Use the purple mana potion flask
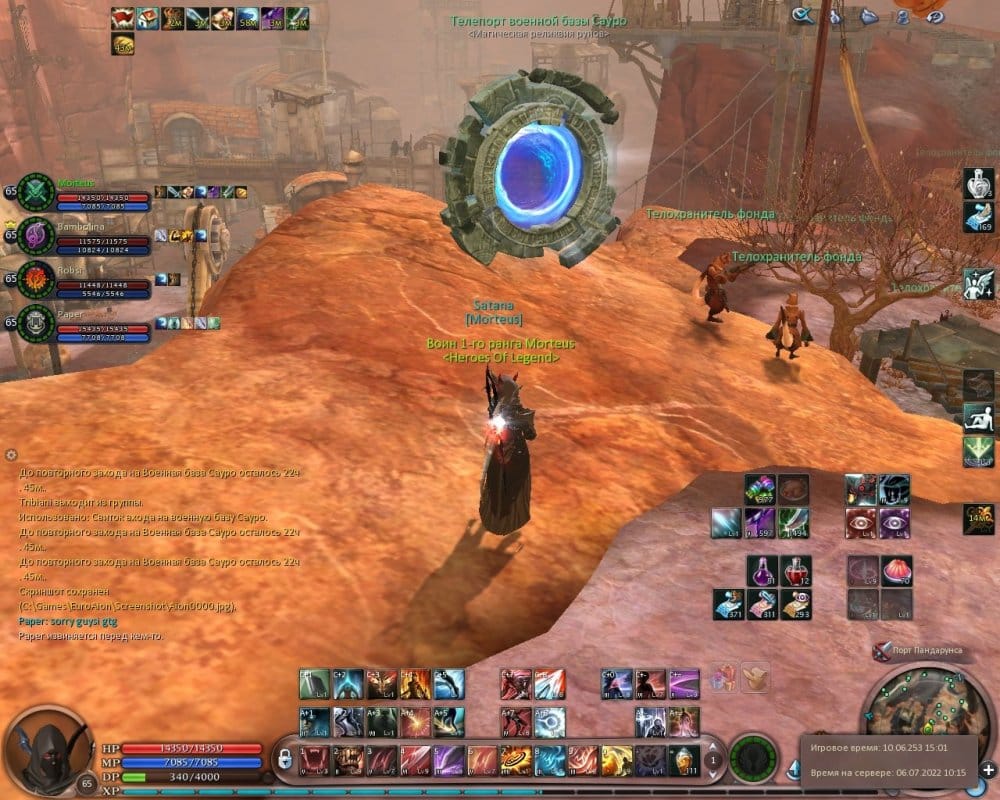This screenshot has height=800, width=1000. point(761,571)
